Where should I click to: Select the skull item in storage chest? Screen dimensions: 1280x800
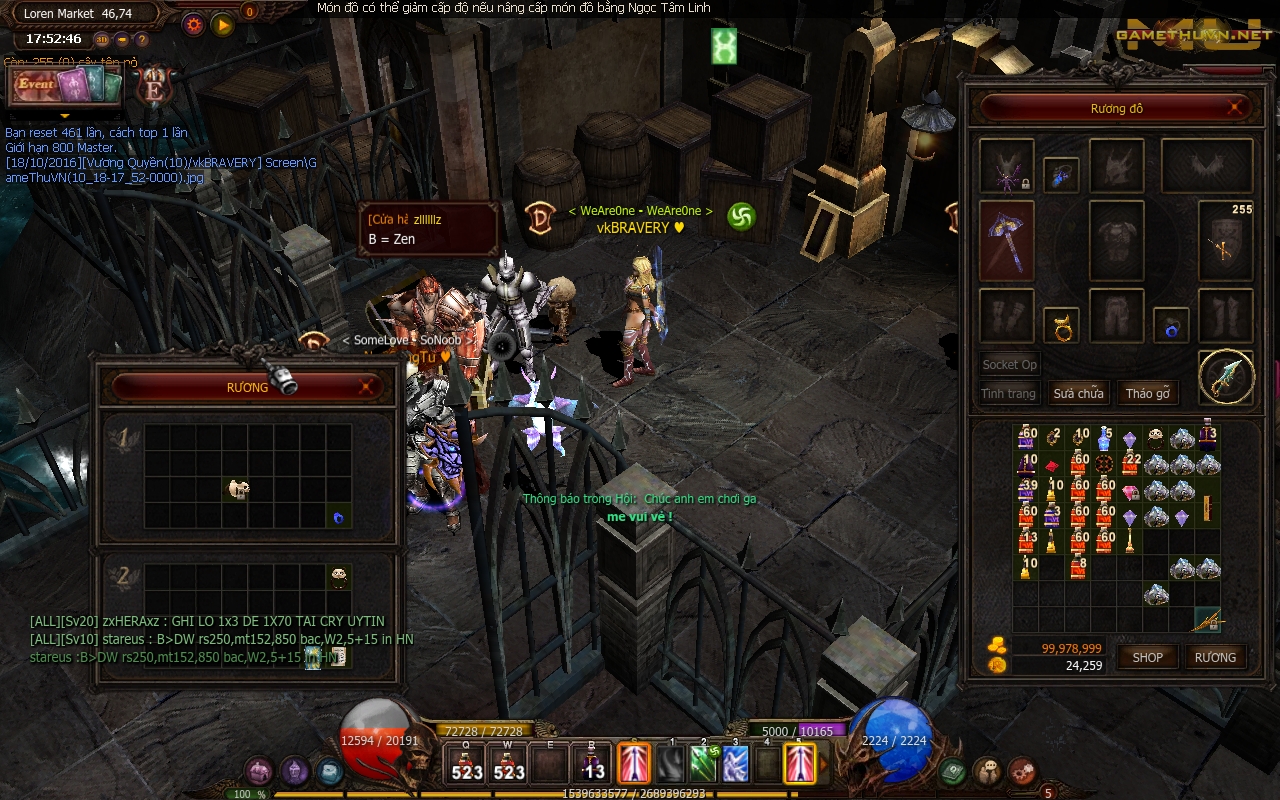click(238, 489)
